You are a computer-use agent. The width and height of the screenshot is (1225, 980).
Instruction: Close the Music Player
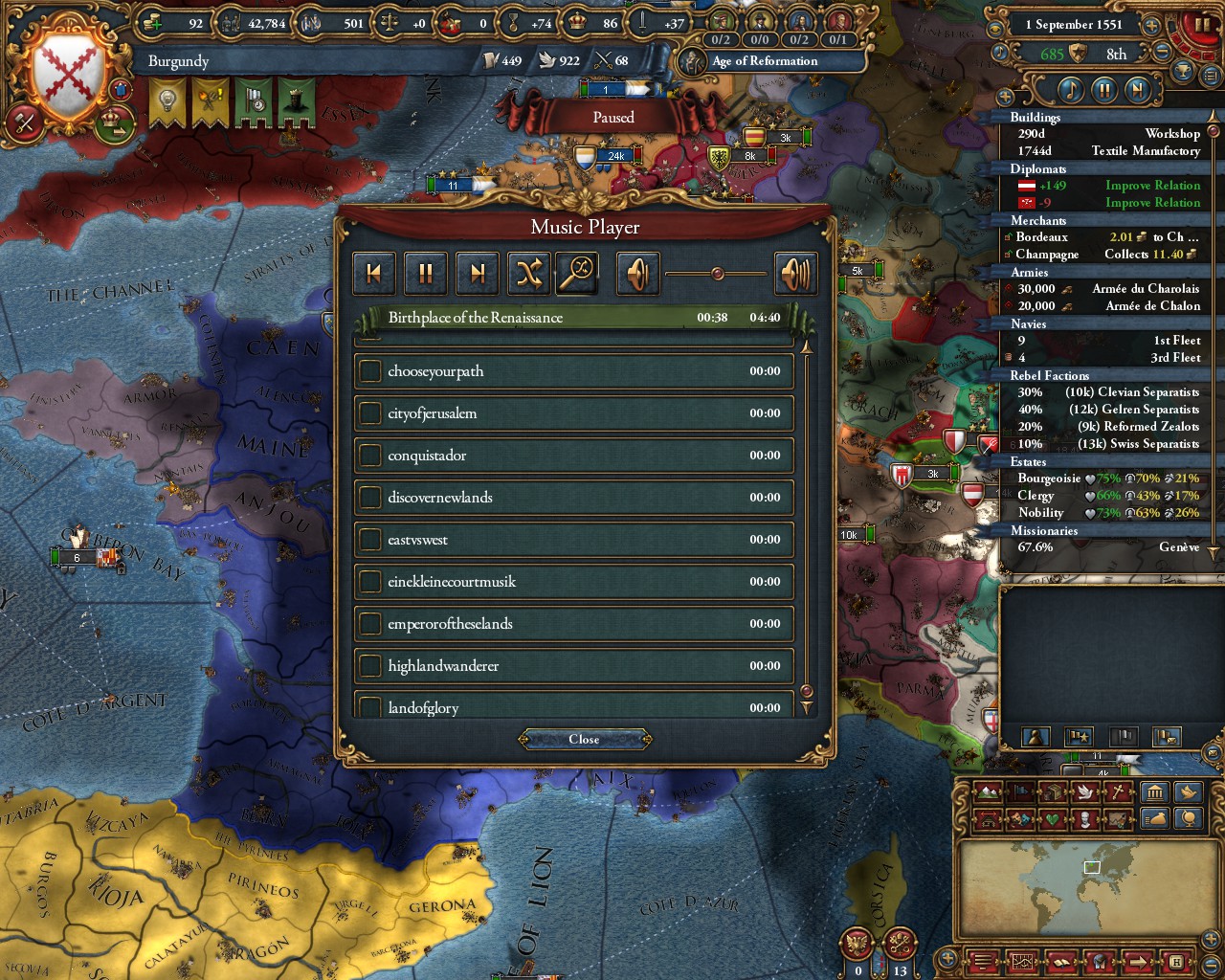point(585,739)
